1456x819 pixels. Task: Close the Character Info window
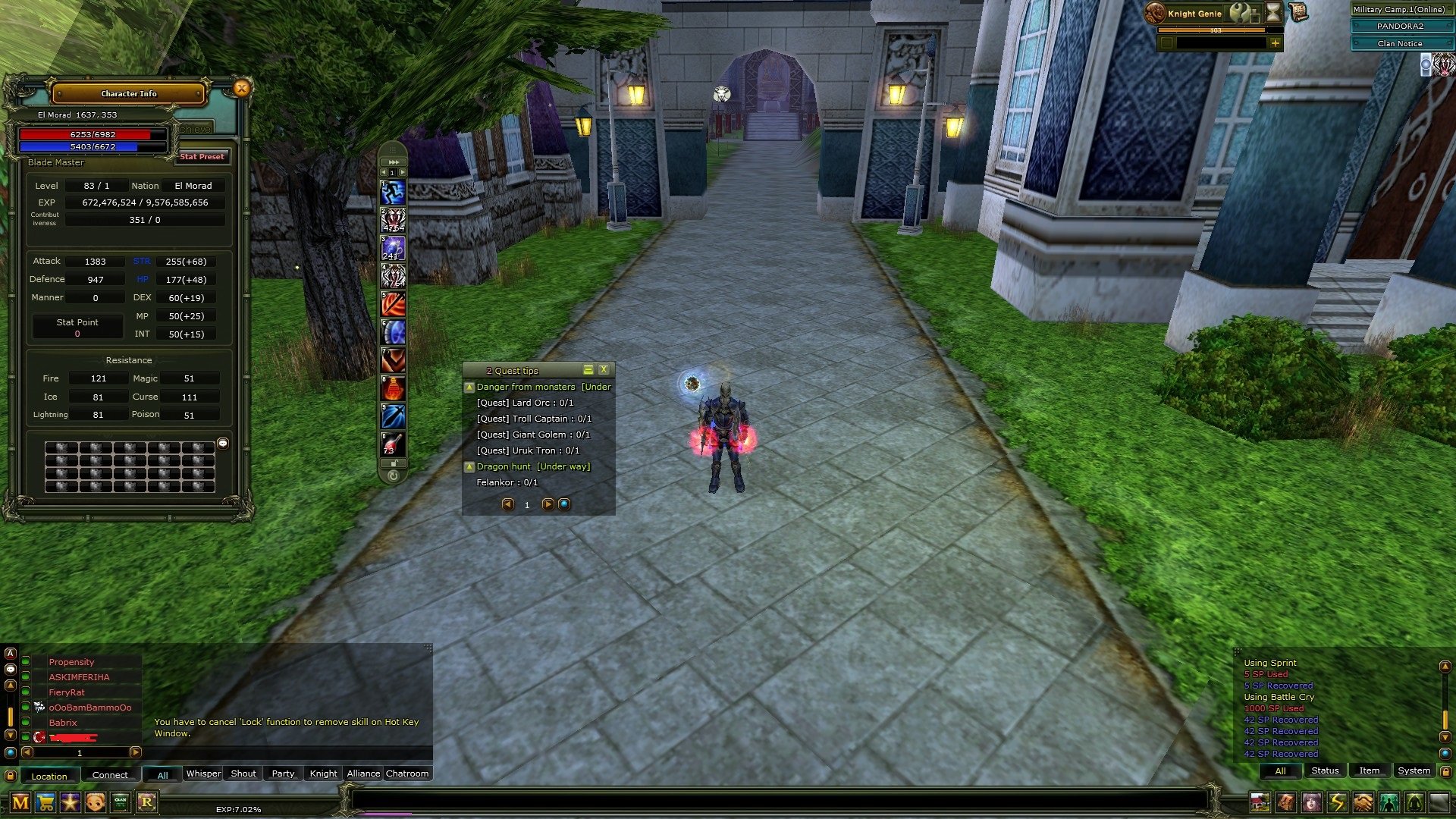point(241,89)
